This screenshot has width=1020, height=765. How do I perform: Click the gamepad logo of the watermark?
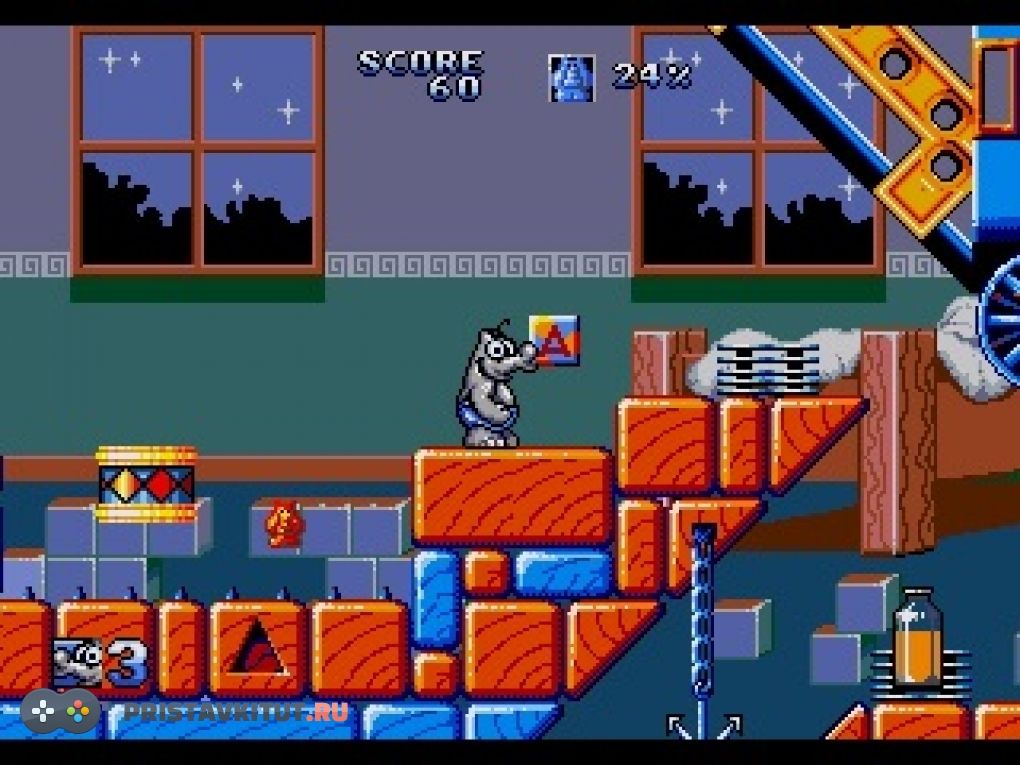[60, 712]
